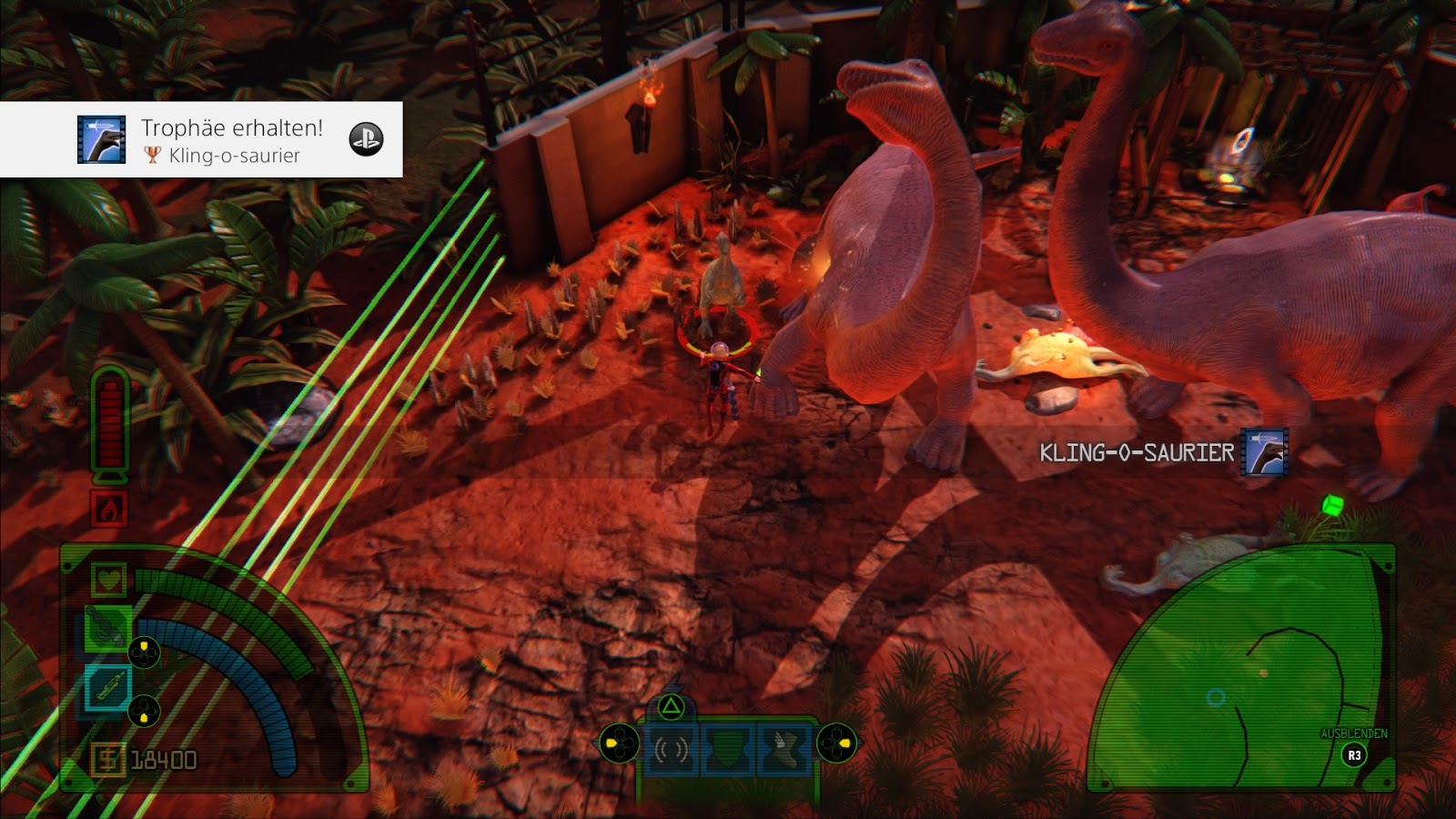Click the dollar money icon
The height and width of the screenshot is (819, 1456).
(x=107, y=759)
